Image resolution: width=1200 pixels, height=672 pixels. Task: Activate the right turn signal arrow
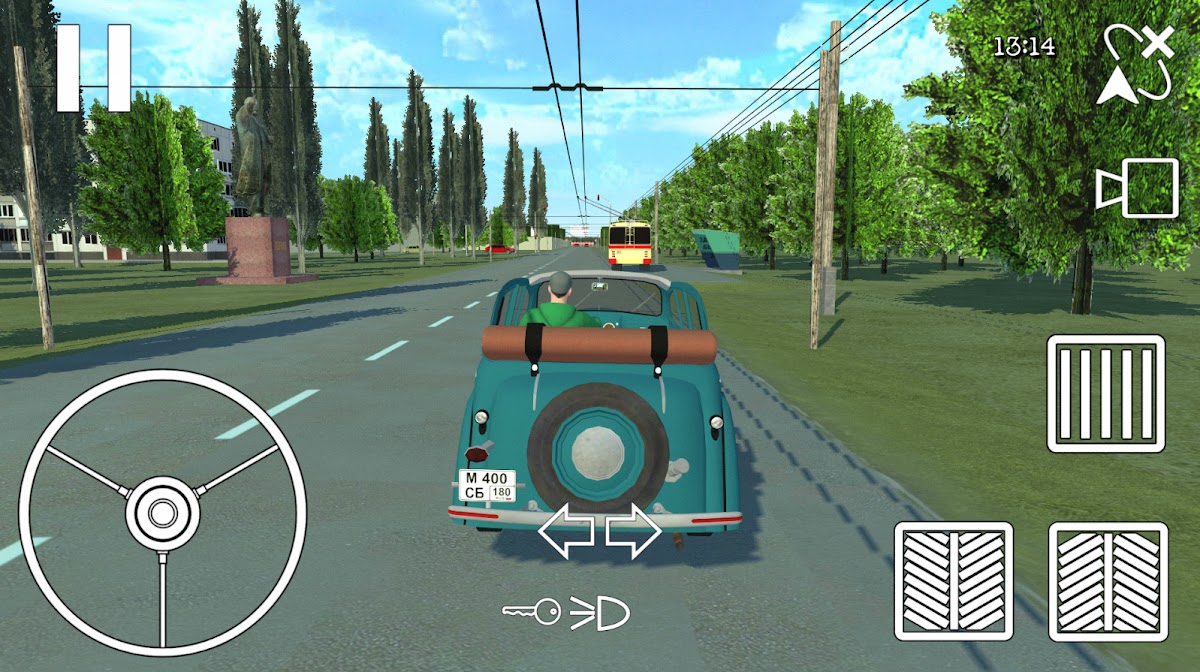click(633, 532)
